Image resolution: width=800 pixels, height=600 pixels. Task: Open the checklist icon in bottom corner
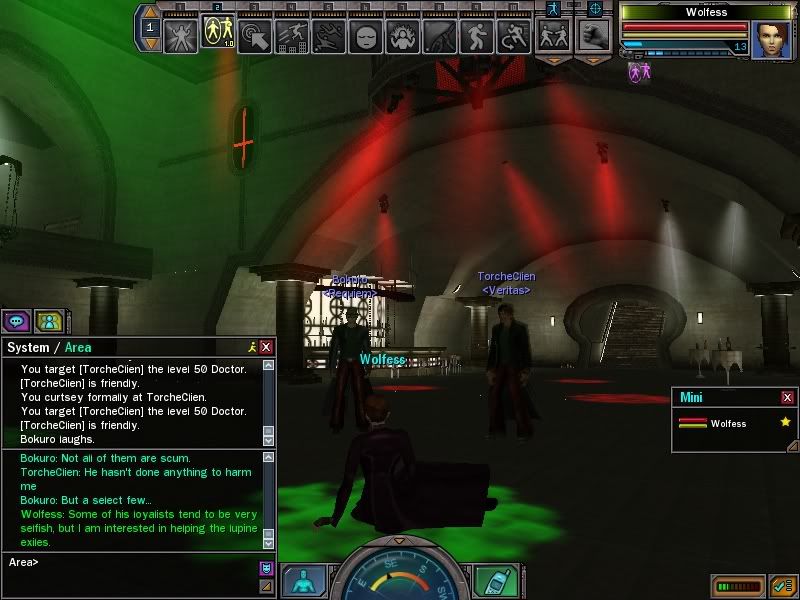point(782,585)
